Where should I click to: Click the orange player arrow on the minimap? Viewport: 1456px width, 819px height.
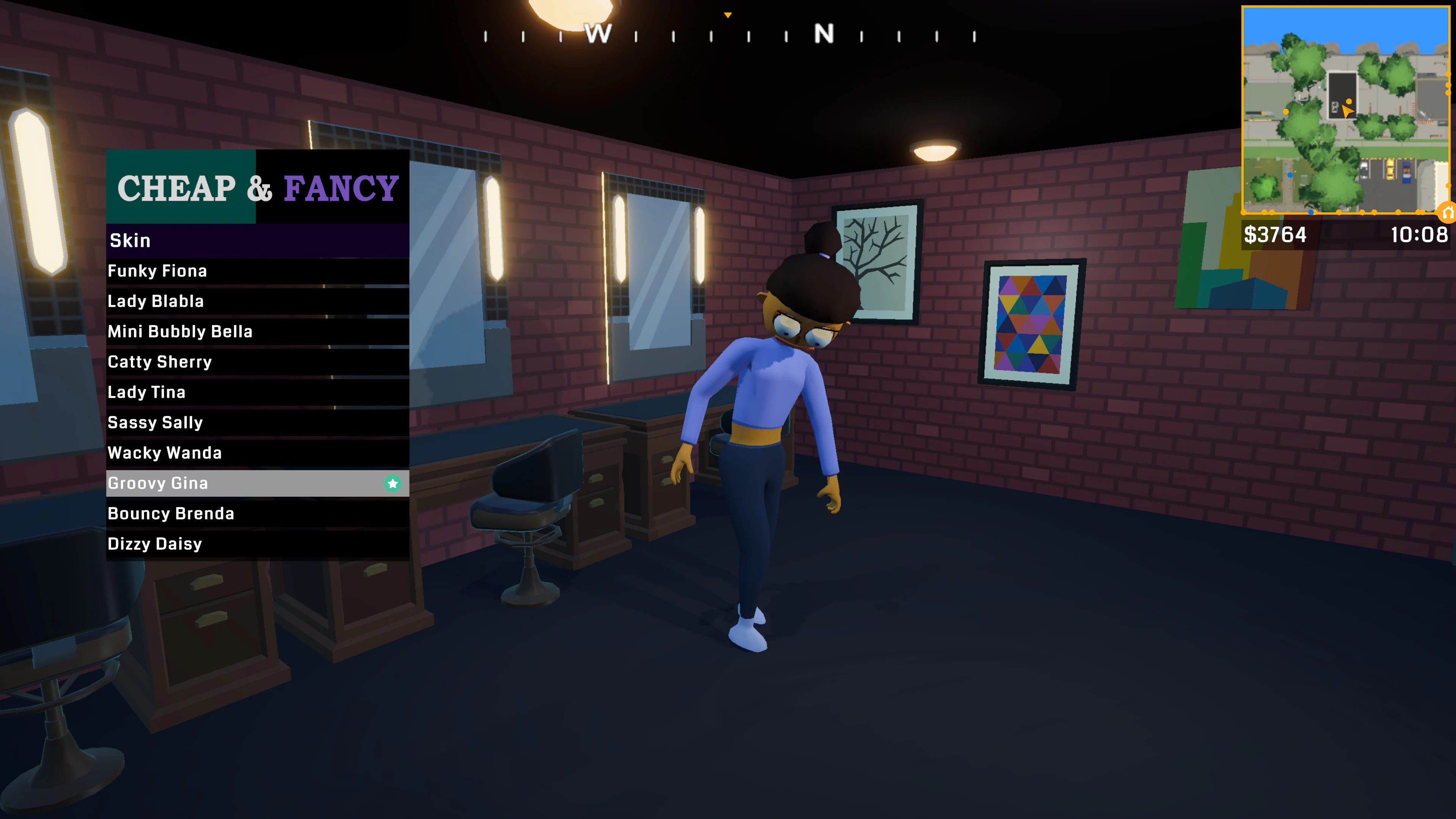(x=1347, y=111)
